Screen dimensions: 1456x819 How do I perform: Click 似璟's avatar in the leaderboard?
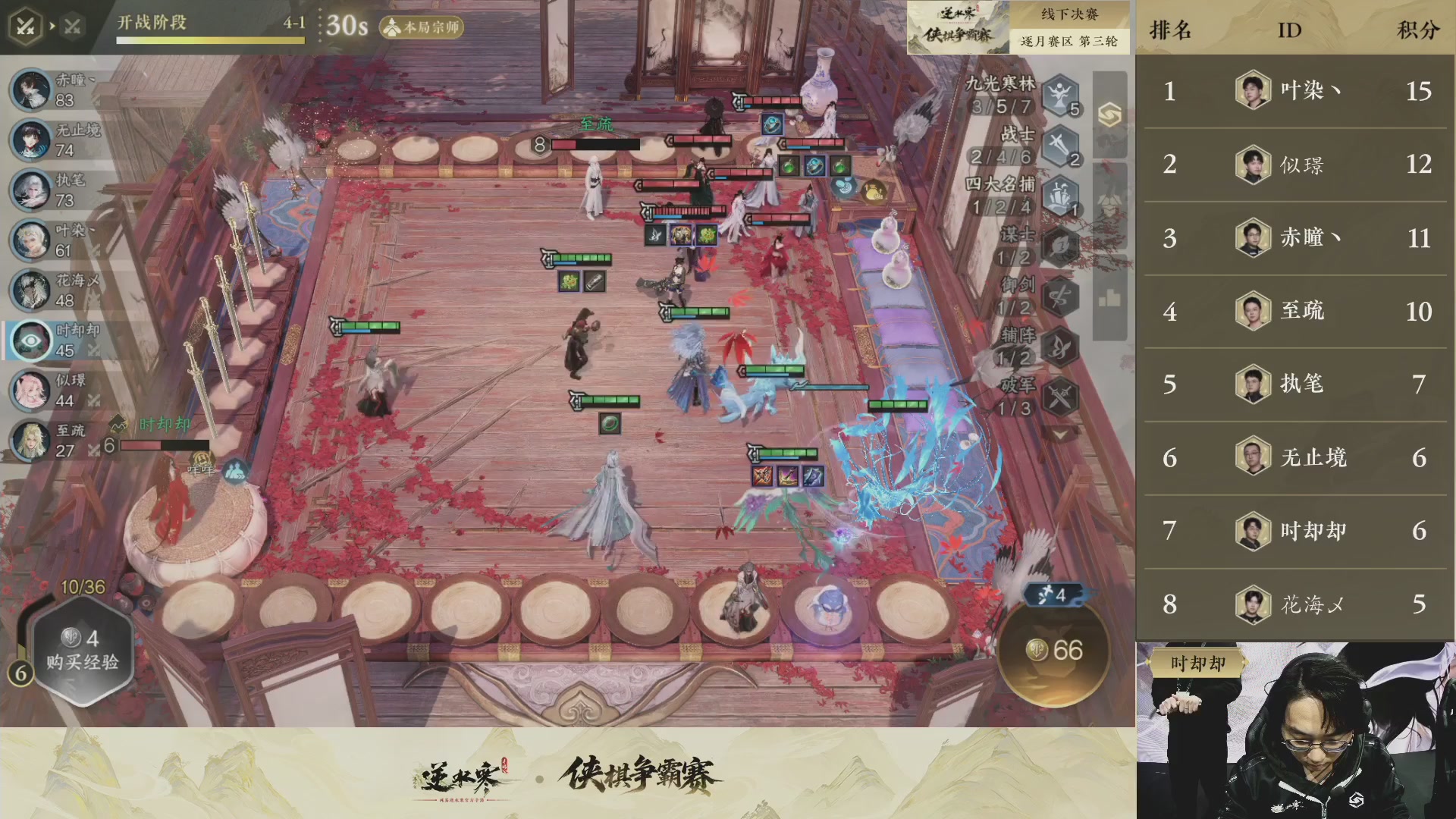coord(1252,165)
